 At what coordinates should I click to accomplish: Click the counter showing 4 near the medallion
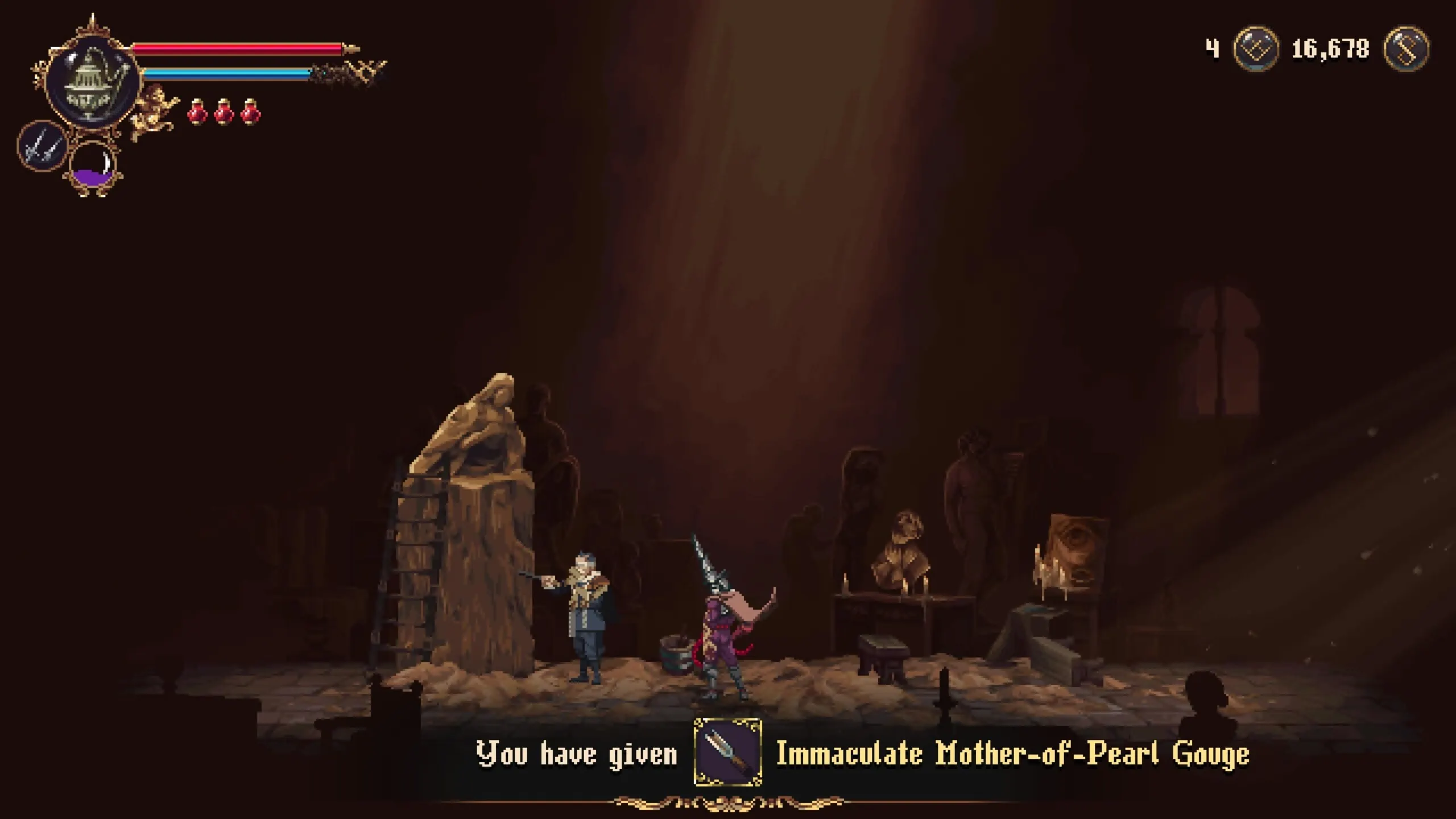pyautogui.click(x=1212, y=48)
